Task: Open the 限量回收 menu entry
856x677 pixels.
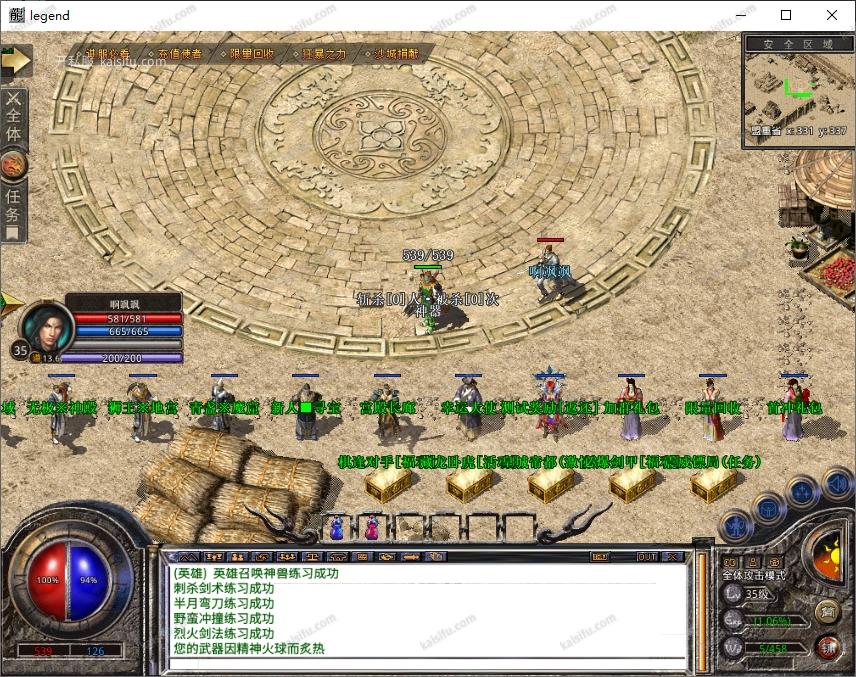Action: tap(252, 54)
